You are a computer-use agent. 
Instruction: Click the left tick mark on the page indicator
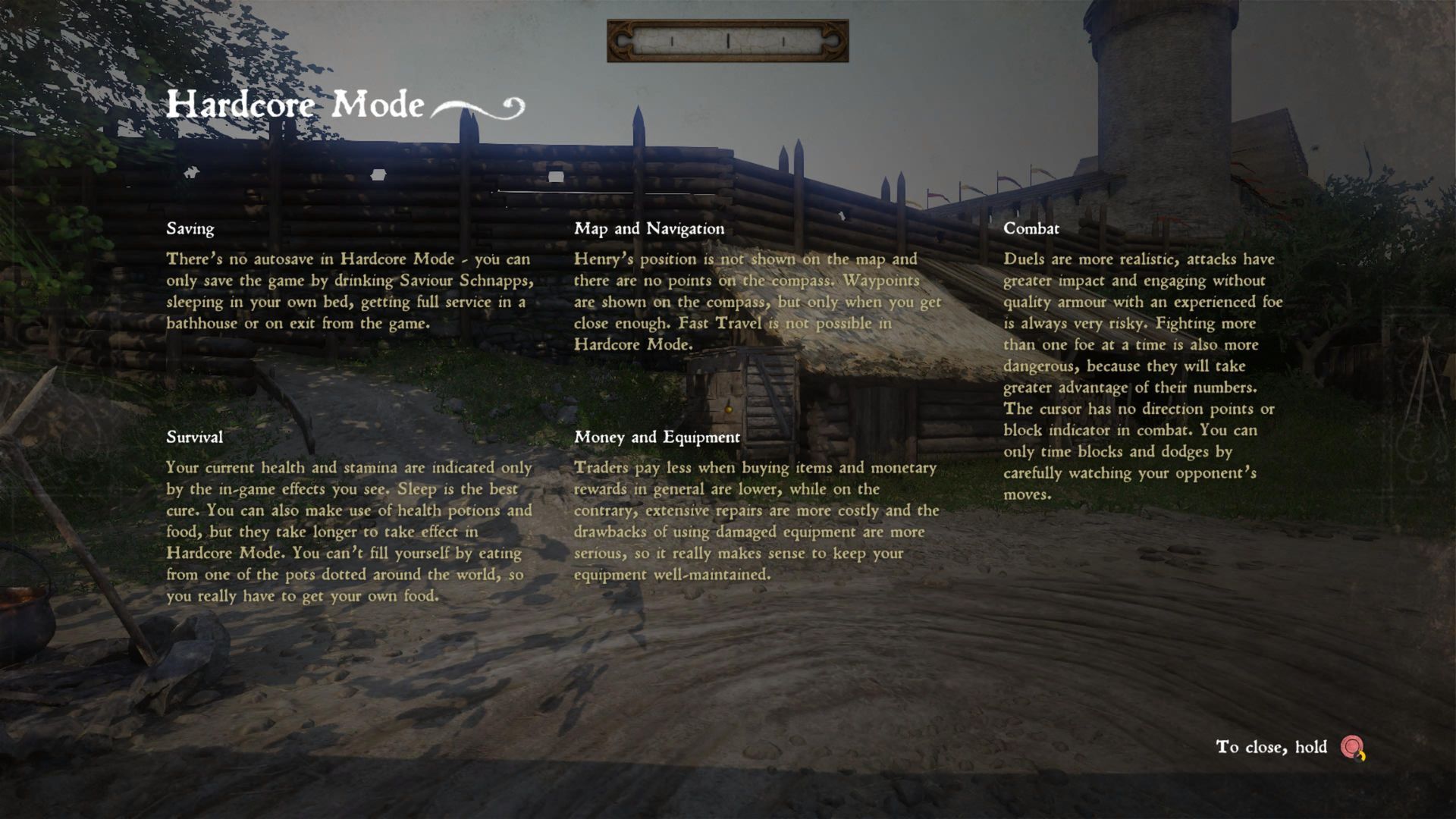click(670, 42)
